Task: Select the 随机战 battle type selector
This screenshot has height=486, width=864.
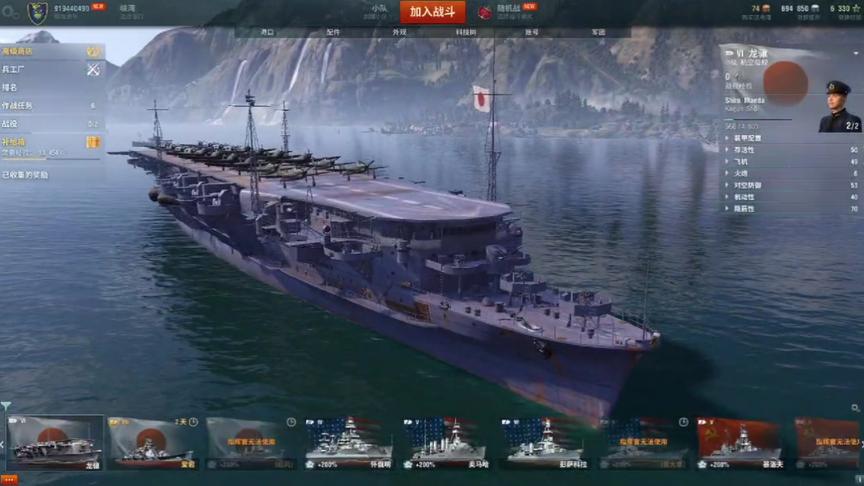Action: coord(507,11)
